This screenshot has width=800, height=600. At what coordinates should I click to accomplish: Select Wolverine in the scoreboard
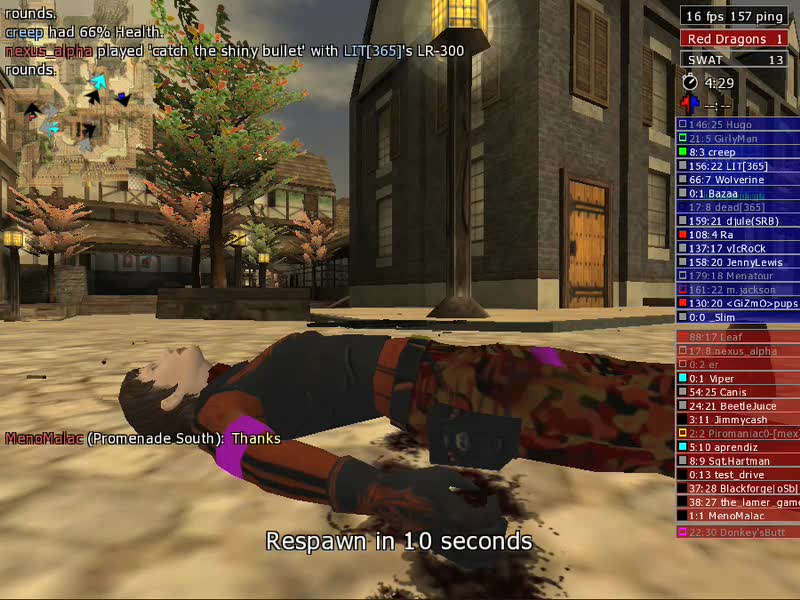(737, 180)
